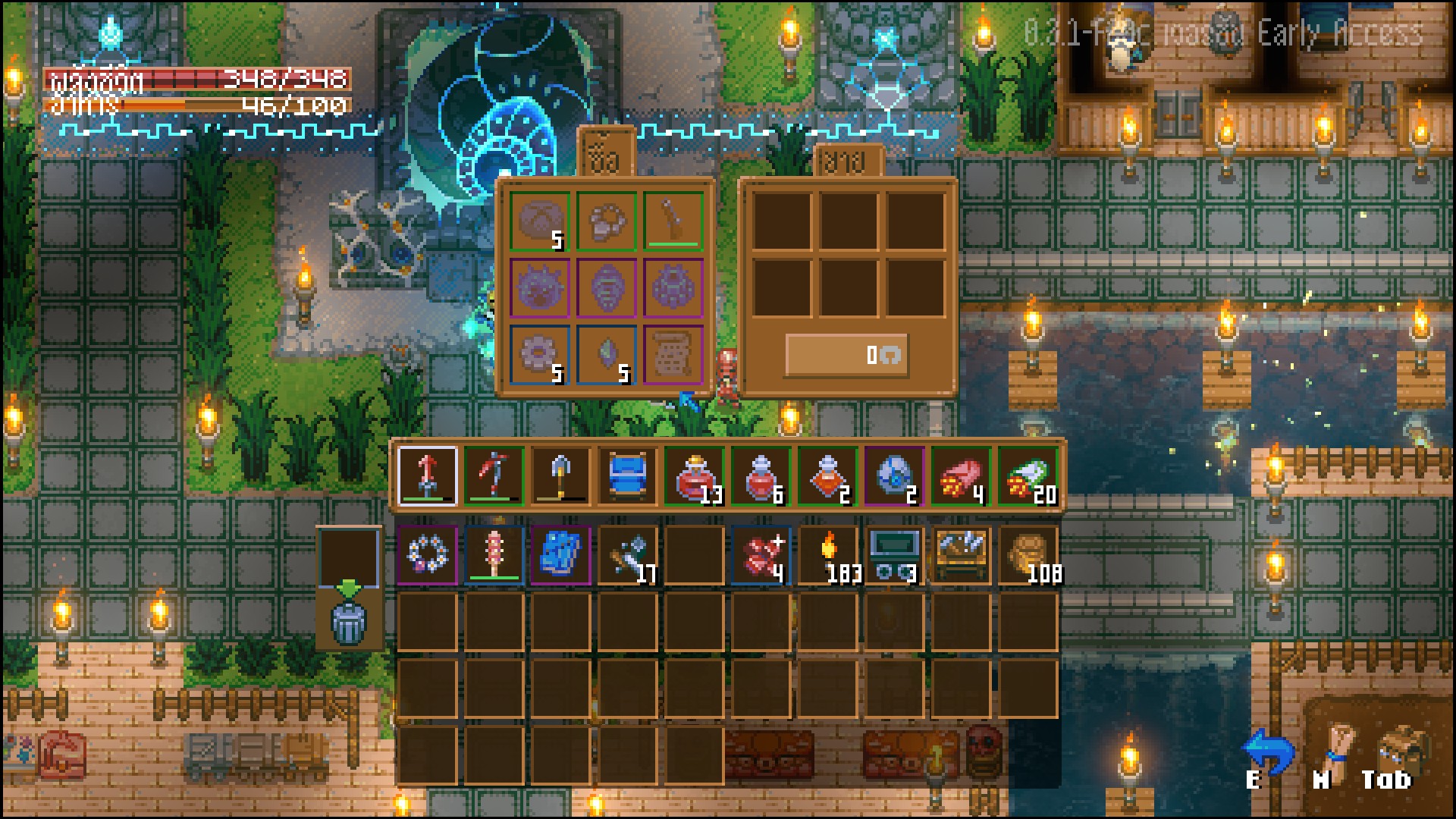Pick the wooden fishing rod shop item
Screen dimensions: 1456x819
click(673, 221)
